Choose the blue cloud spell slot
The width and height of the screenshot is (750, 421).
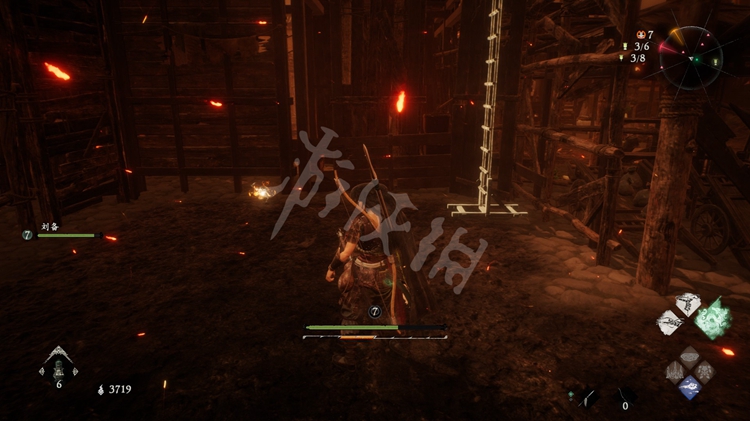689,387
